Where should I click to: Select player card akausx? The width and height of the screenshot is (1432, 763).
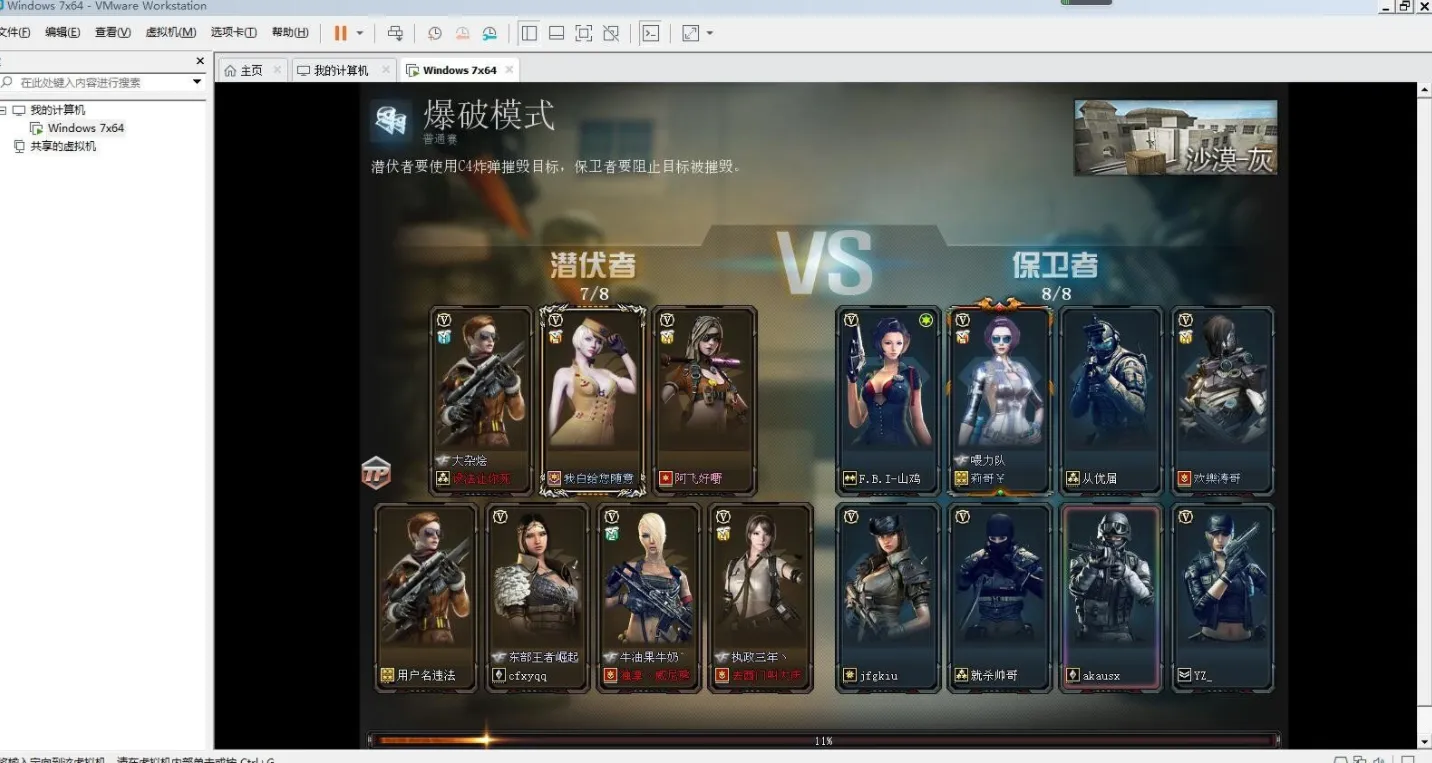click(x=1111, y=595)
